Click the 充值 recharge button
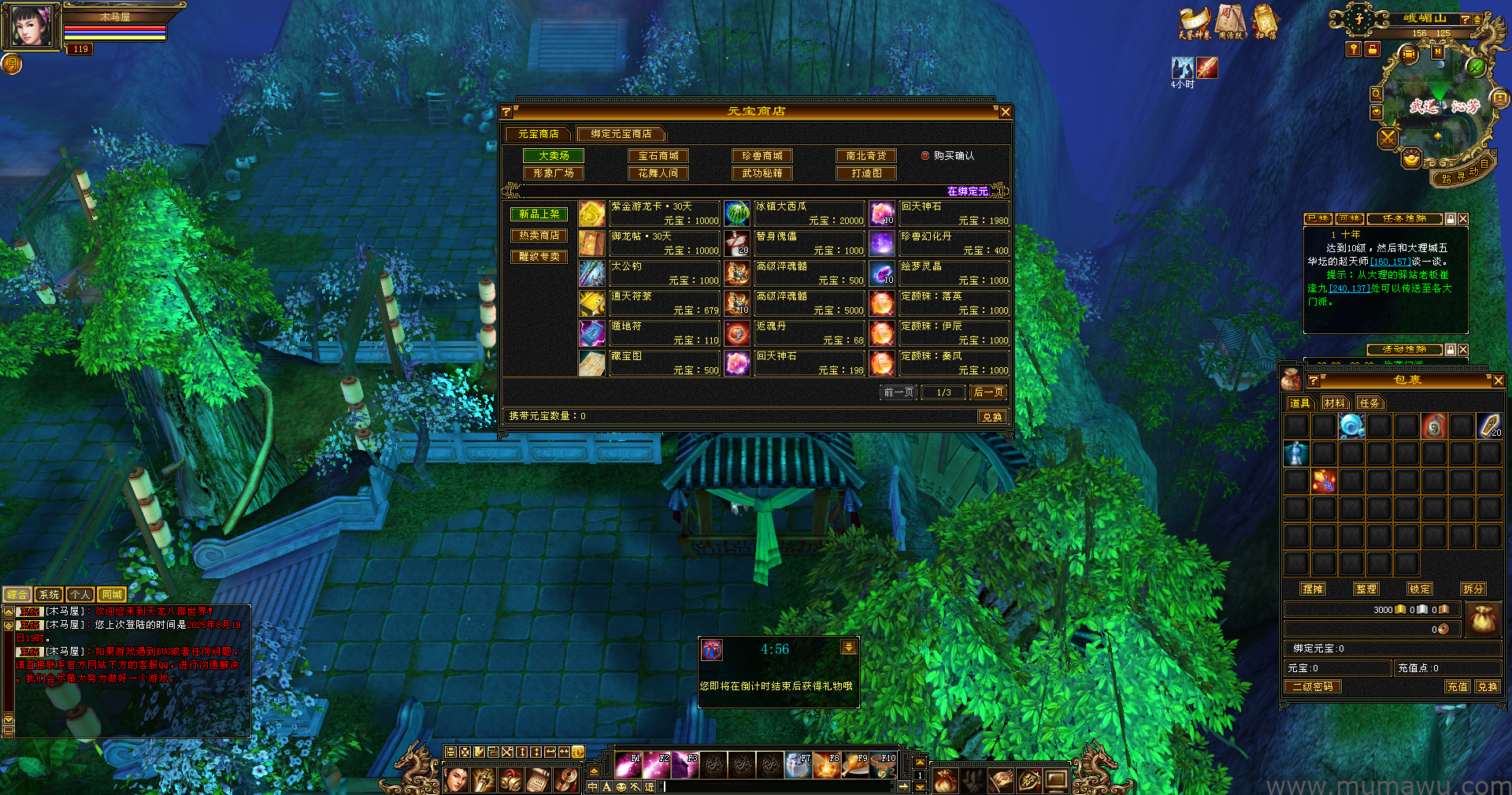The height and width of the screenshot is (795, 1512). [x=1457, y=687]
